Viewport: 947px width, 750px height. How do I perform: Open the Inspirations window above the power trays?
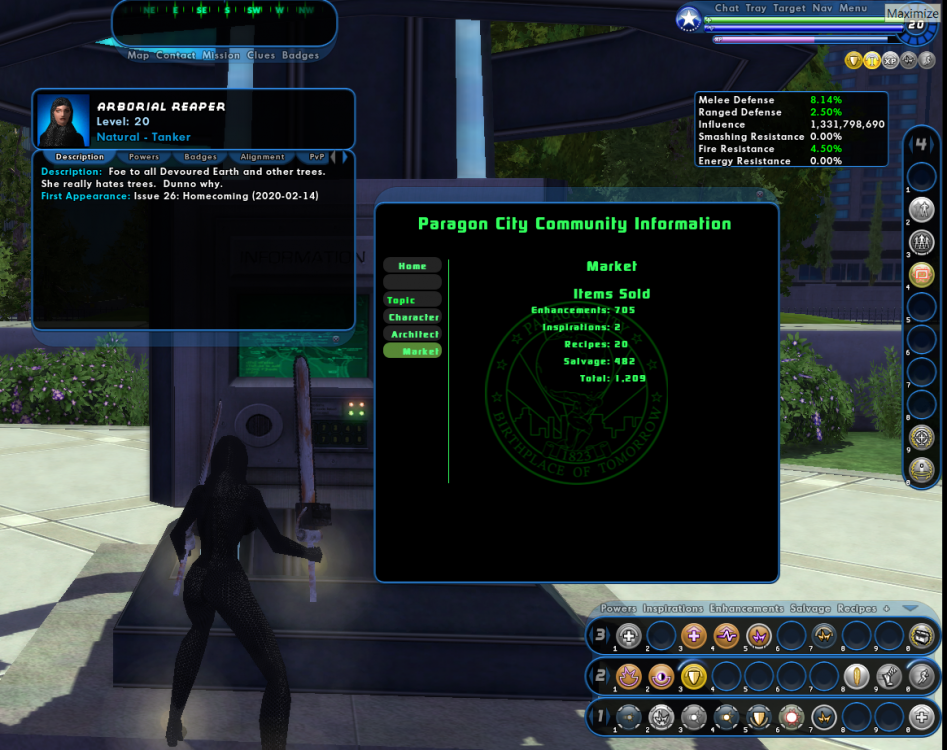(x=673, y=609)
